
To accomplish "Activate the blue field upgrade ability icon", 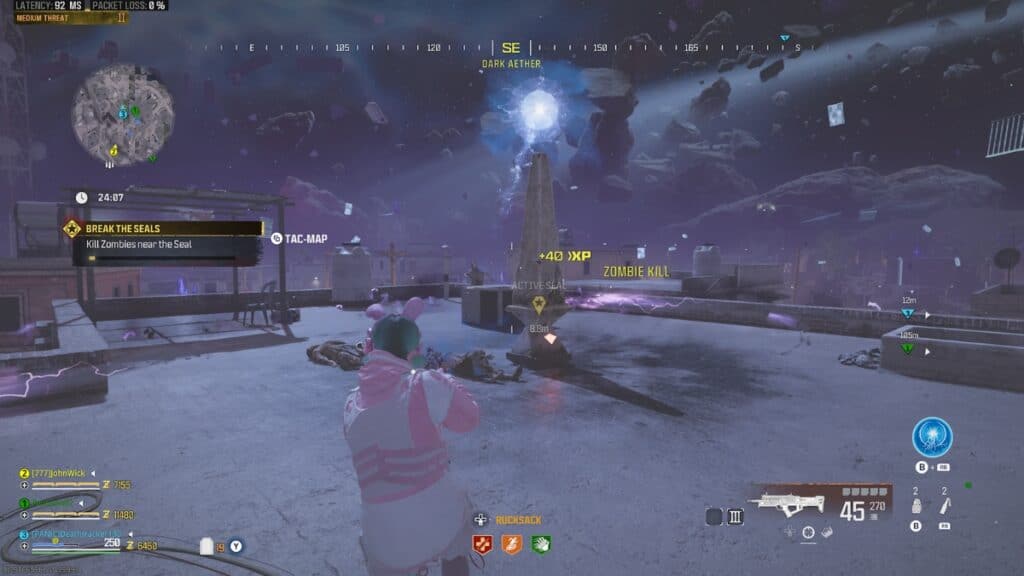I will pyautogui.click(x=931, y=437).
